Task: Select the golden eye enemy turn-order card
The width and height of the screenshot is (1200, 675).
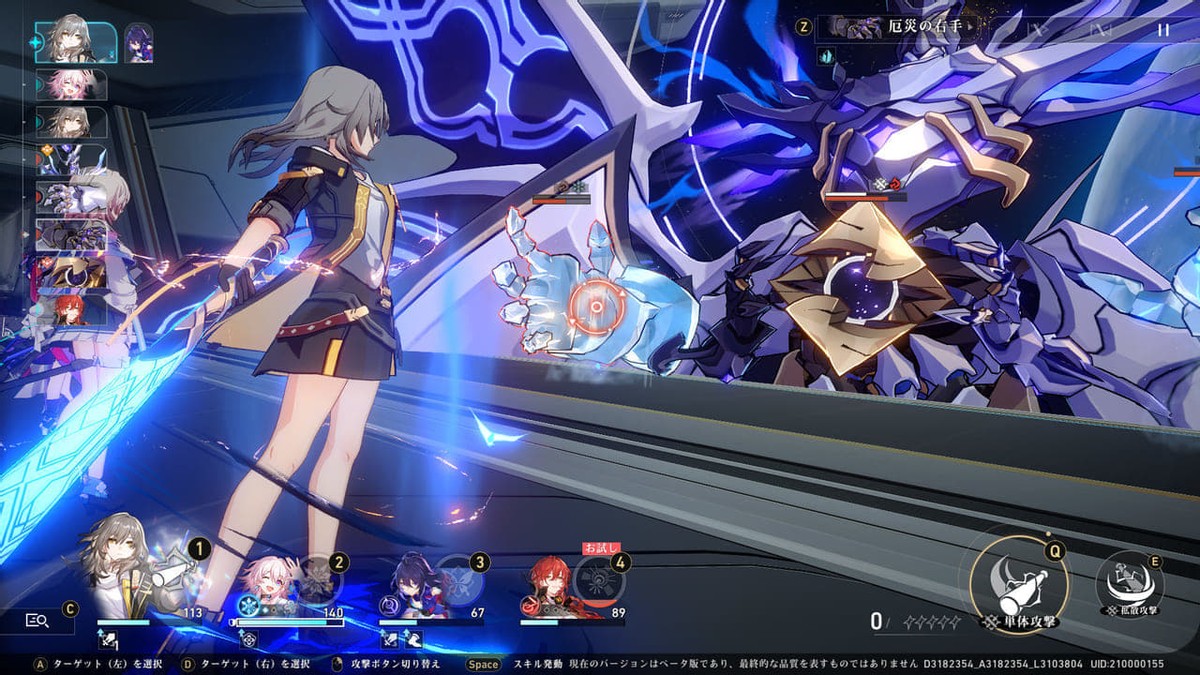Action: (x=71, y=272)
